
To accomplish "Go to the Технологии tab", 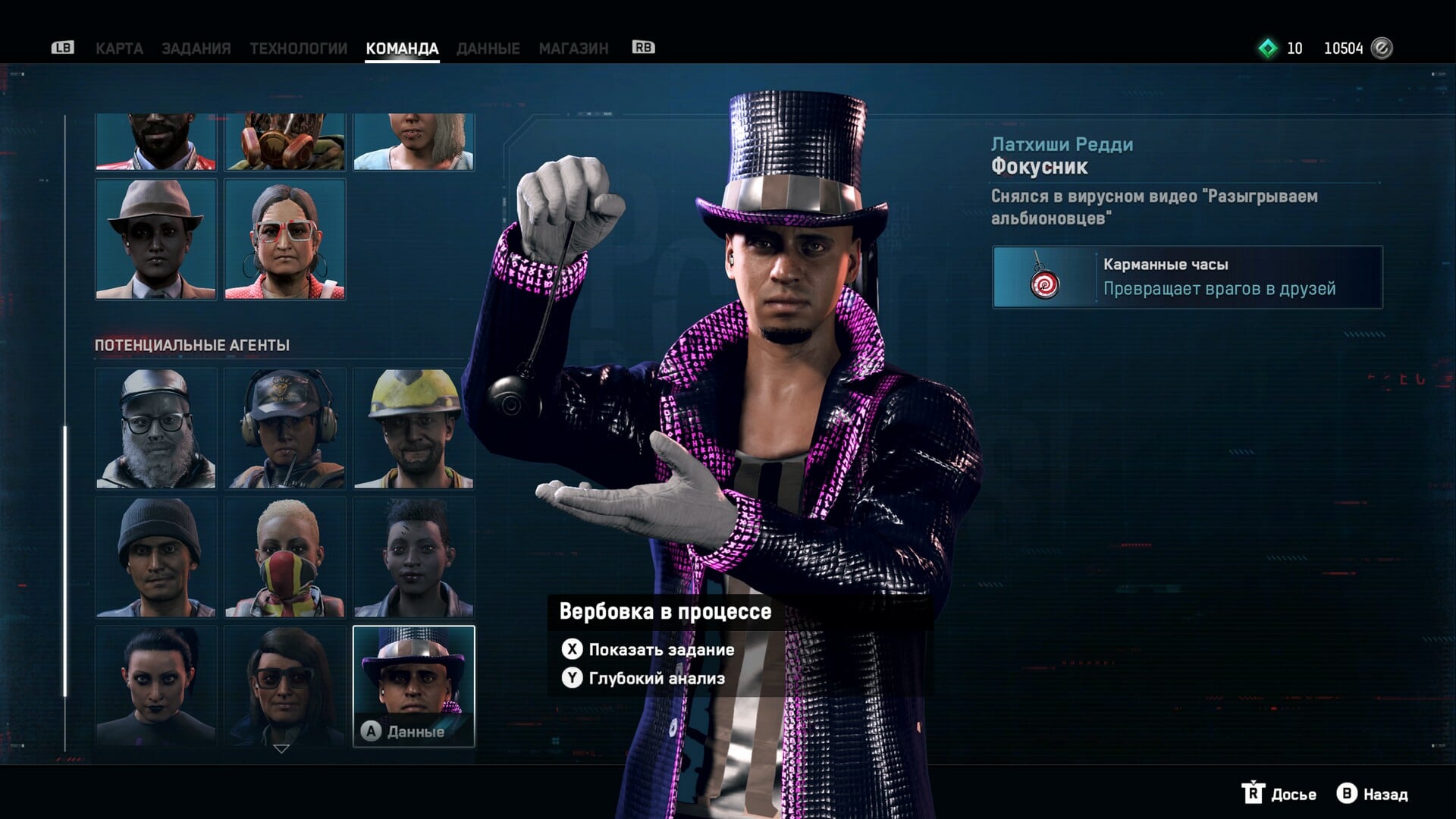I will (x=298, y=49).
